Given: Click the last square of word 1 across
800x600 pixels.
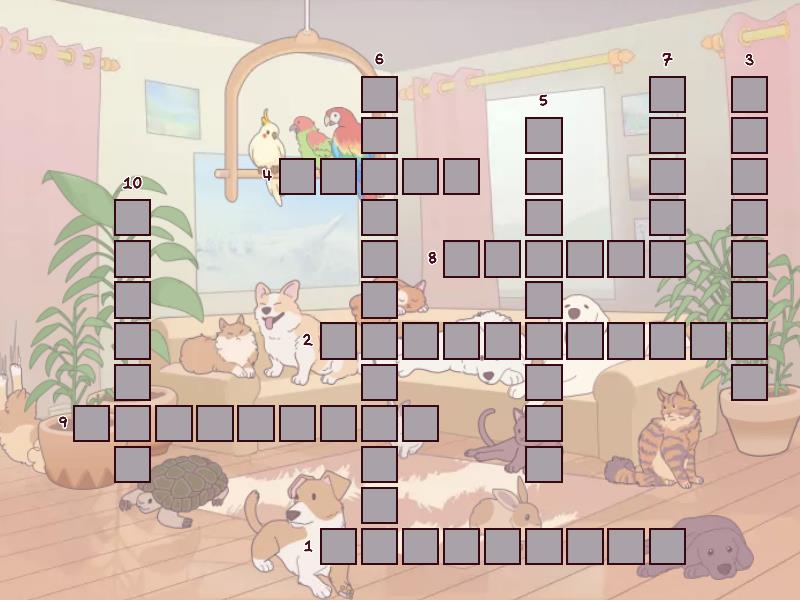Looking at the screenshot, I should [667, 546].
